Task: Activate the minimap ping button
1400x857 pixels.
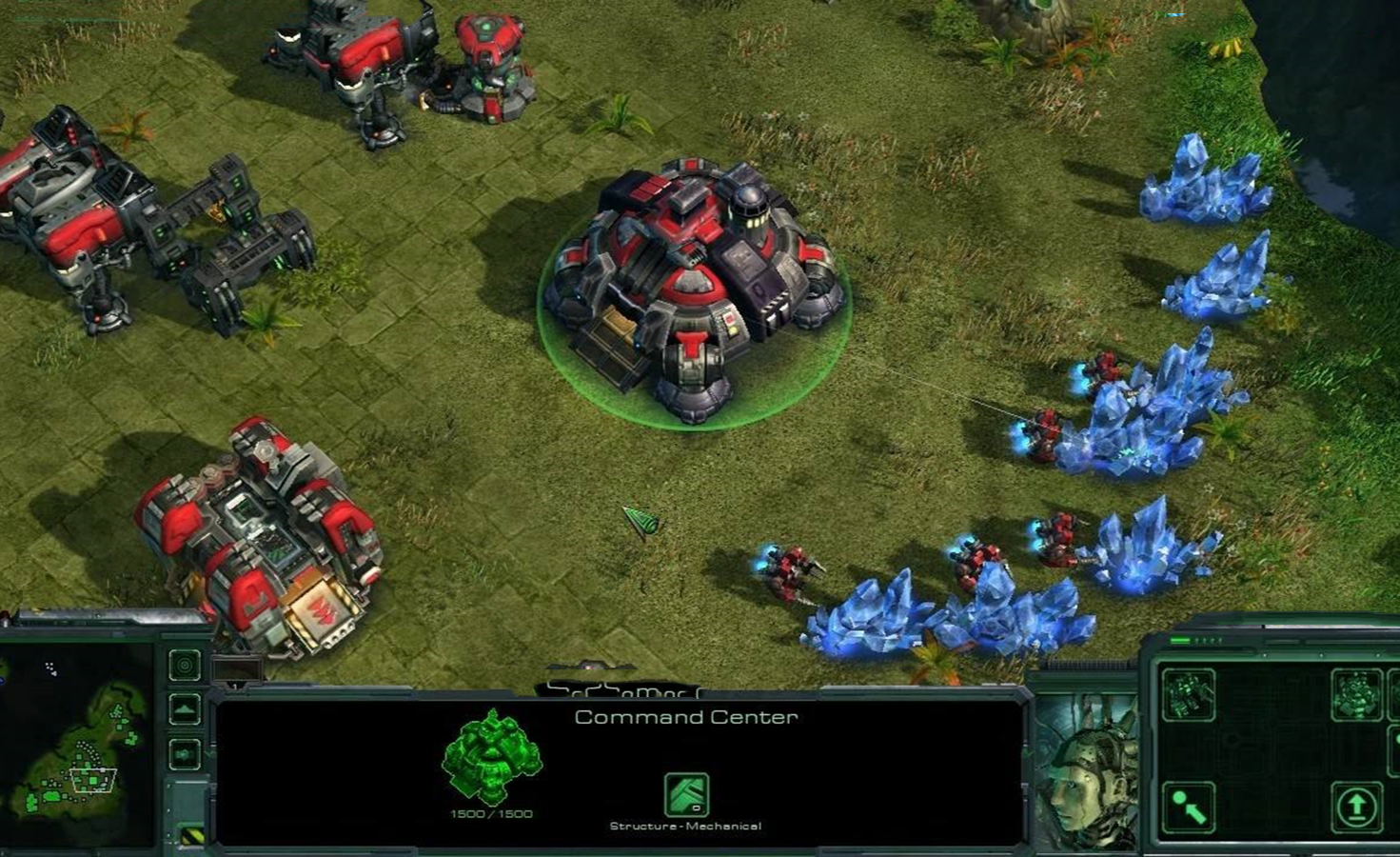Action: point(185,665)
